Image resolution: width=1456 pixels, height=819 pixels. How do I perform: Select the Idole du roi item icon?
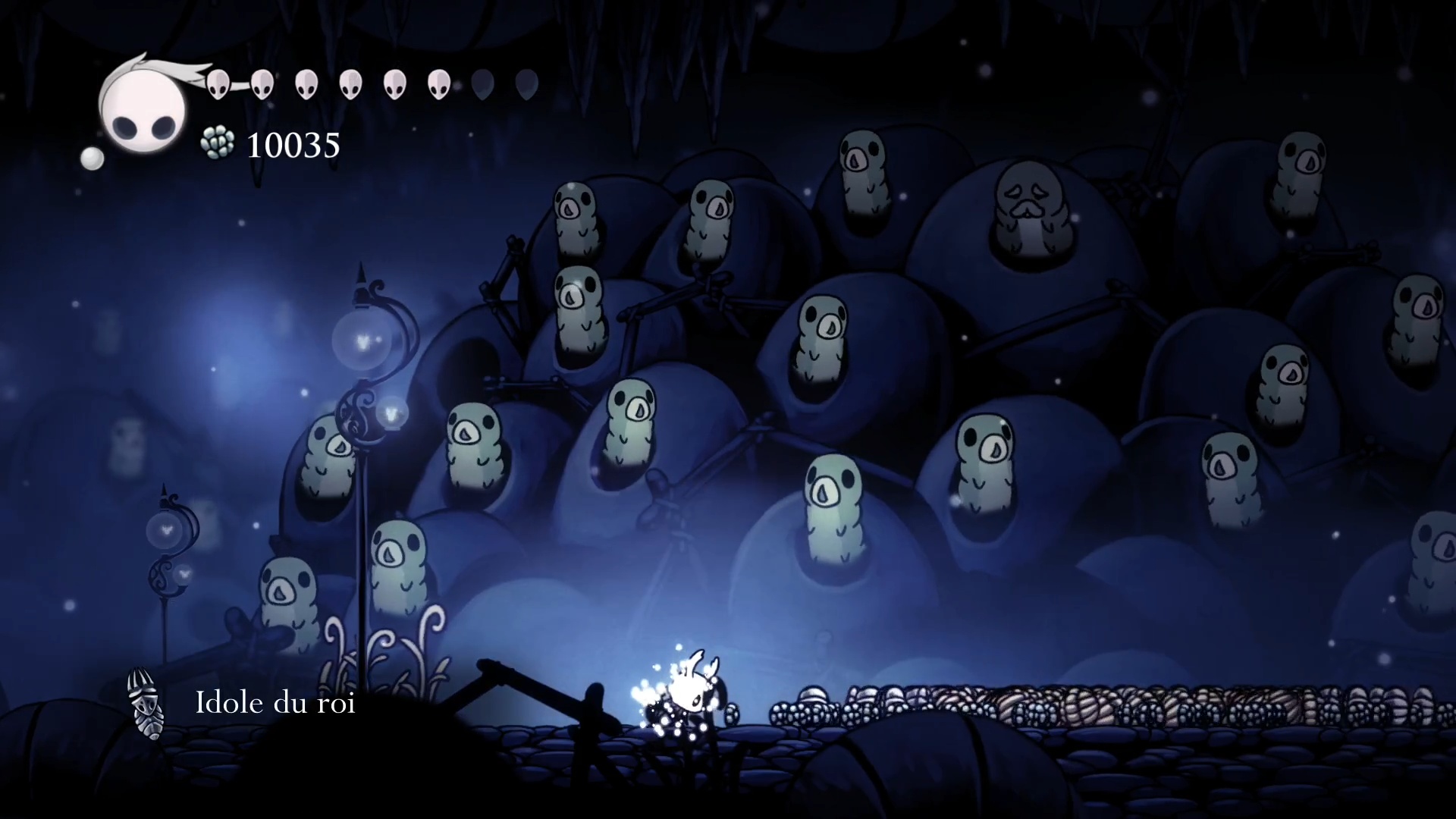(144, 703)
